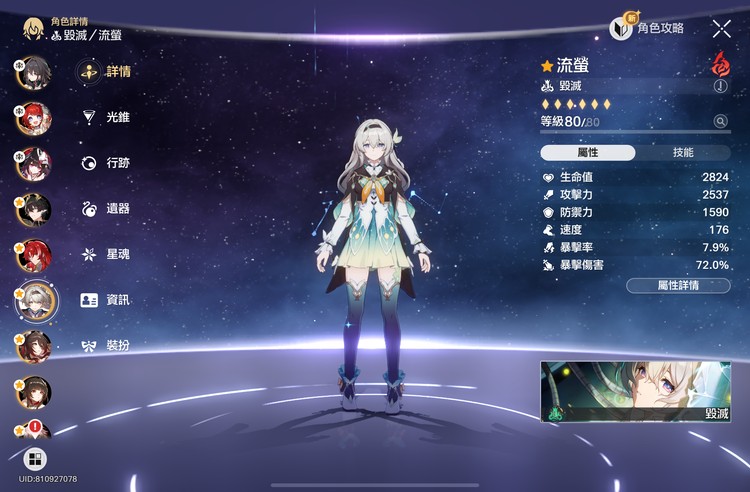Click the level magnifier icon
Screen dimensions: 750x492
pyautogui.click(x=719, y=121)
